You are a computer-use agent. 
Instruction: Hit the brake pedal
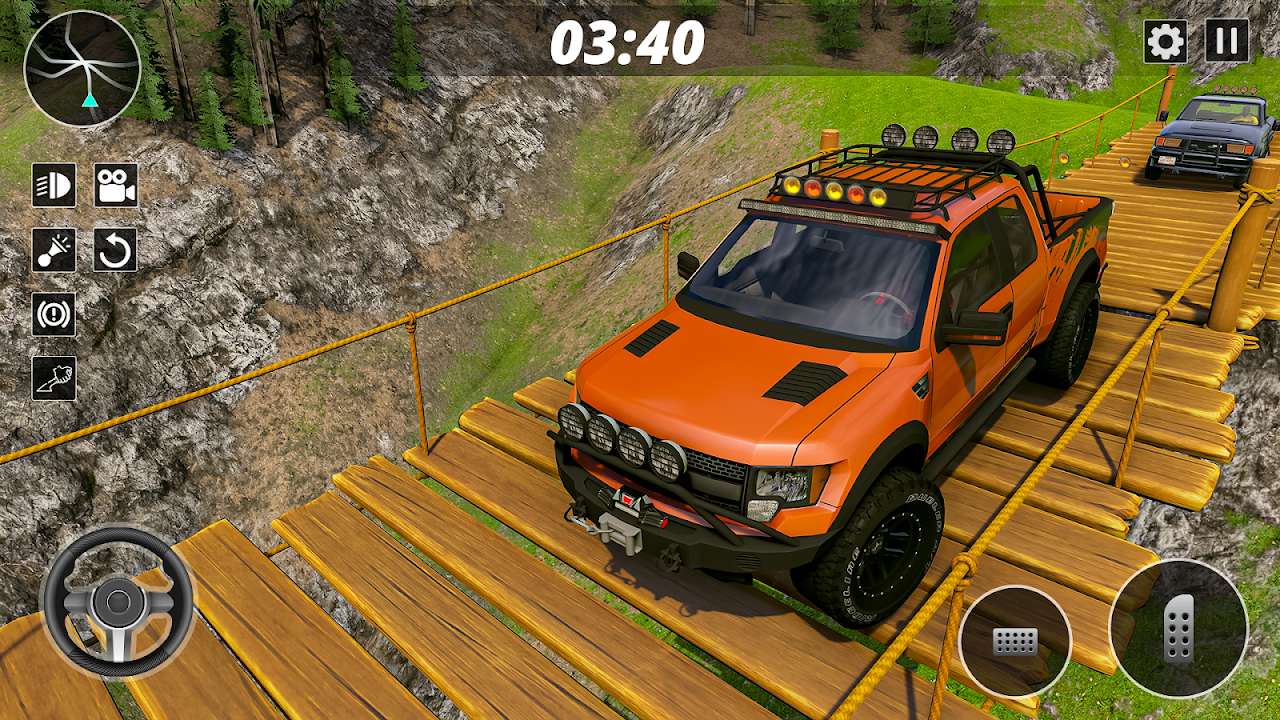click(x=1014, y=641)
